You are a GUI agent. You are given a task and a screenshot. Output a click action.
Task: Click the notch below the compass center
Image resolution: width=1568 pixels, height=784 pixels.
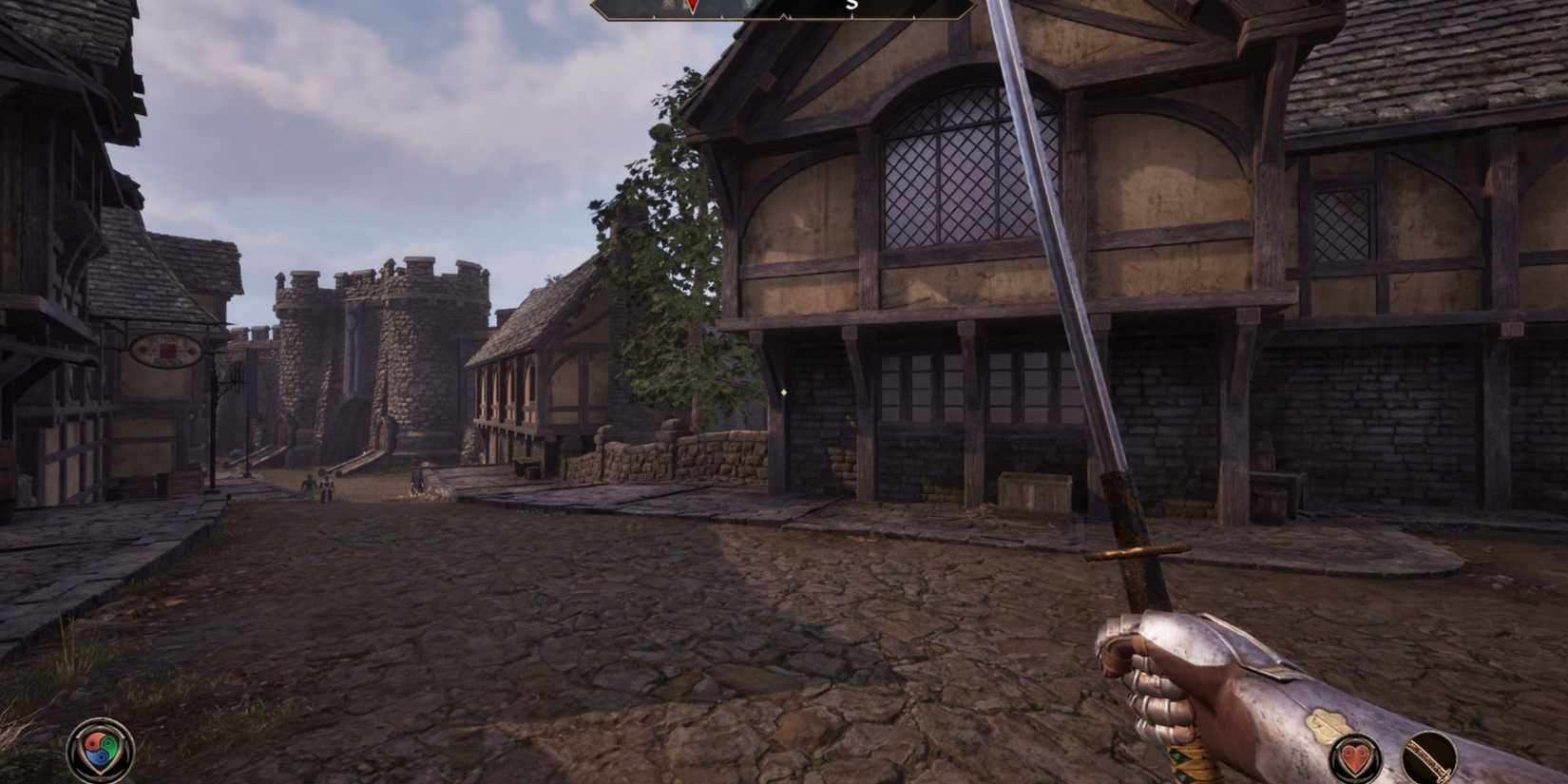tap(783, 18)
